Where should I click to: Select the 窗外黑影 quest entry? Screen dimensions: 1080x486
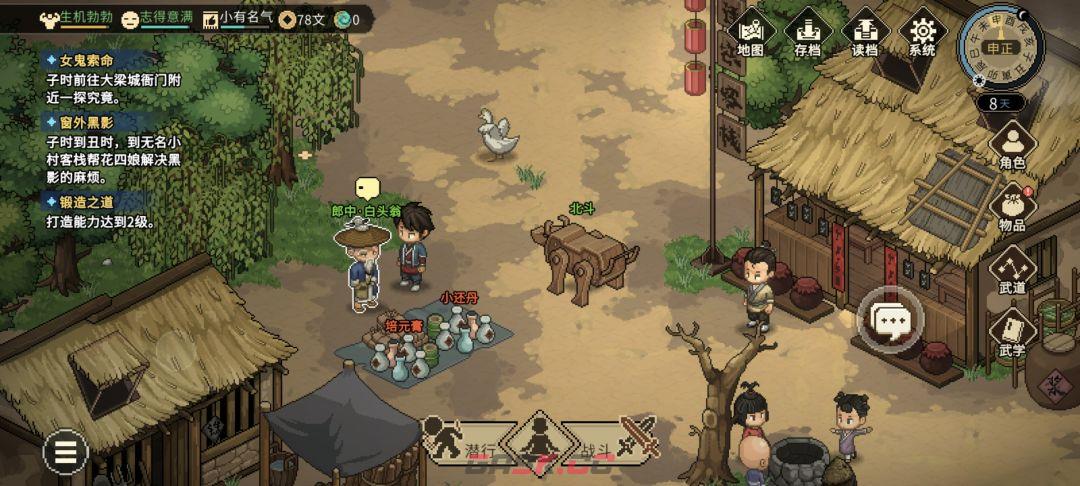(85, 122)
